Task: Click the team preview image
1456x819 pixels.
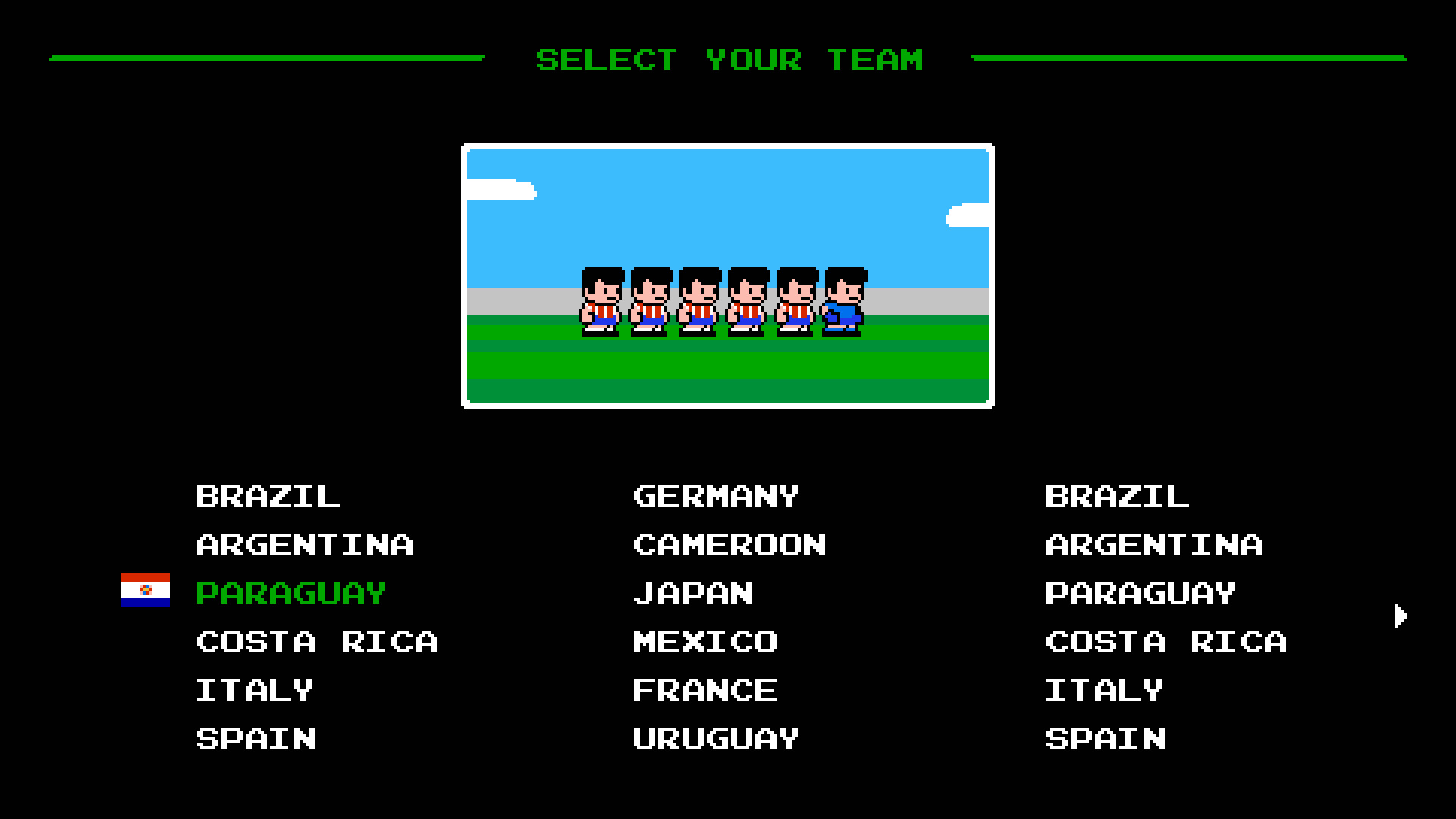Action: [726, 276]
